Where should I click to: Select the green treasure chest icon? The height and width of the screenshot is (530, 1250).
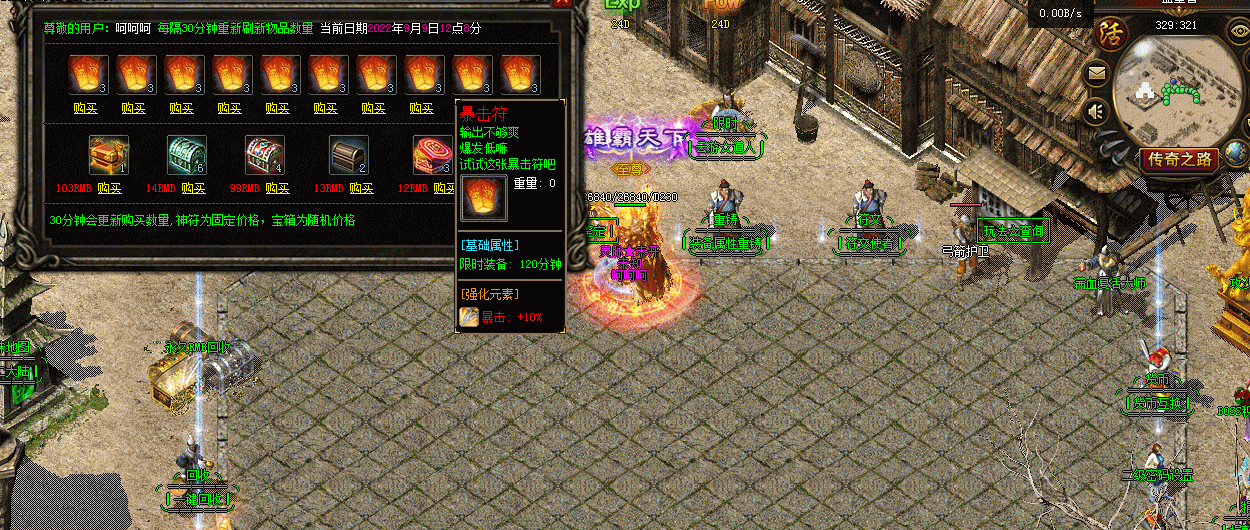(x=187, y=156)
